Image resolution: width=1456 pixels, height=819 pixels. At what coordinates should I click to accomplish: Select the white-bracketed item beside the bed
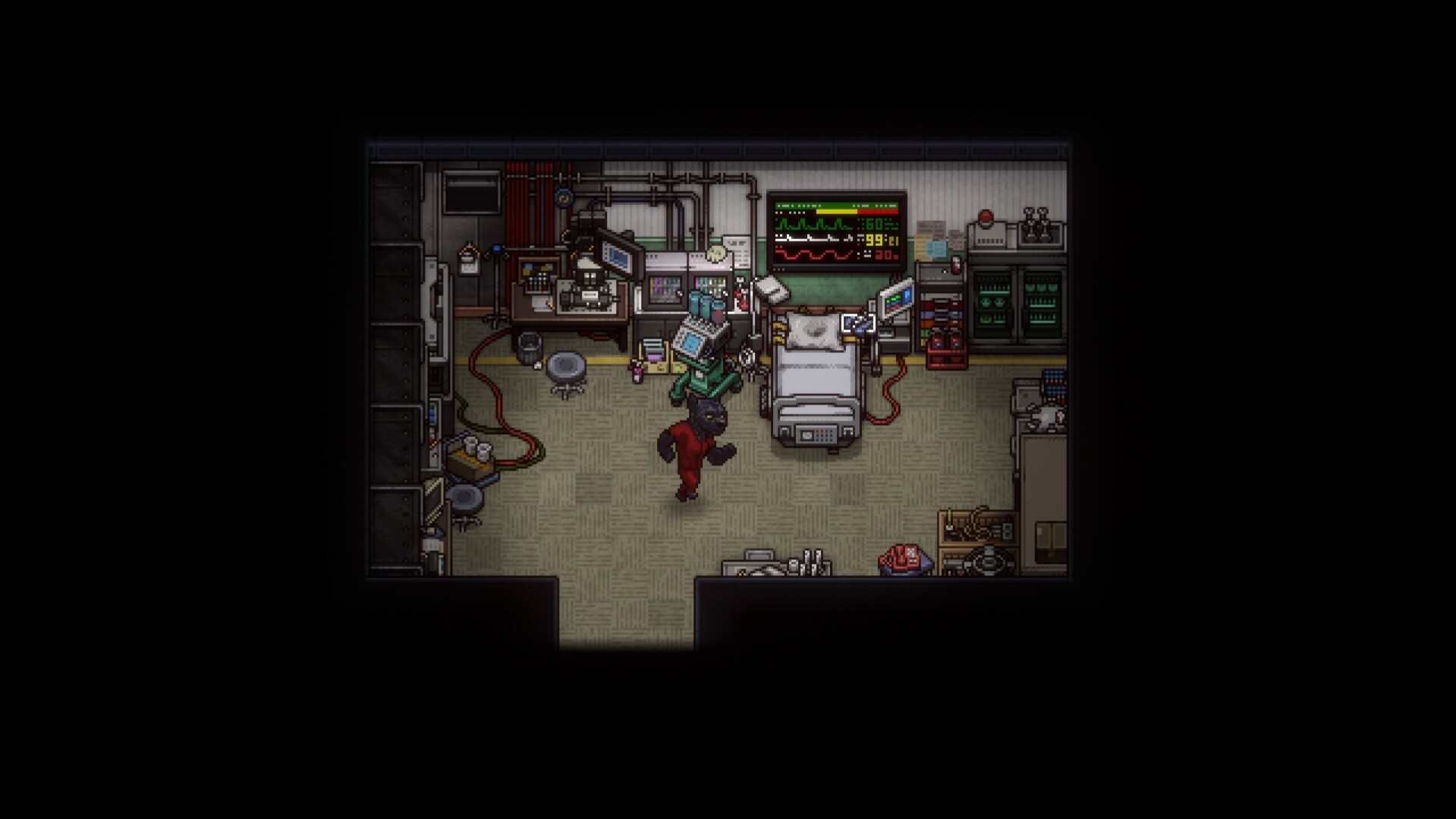pos(858,324)
